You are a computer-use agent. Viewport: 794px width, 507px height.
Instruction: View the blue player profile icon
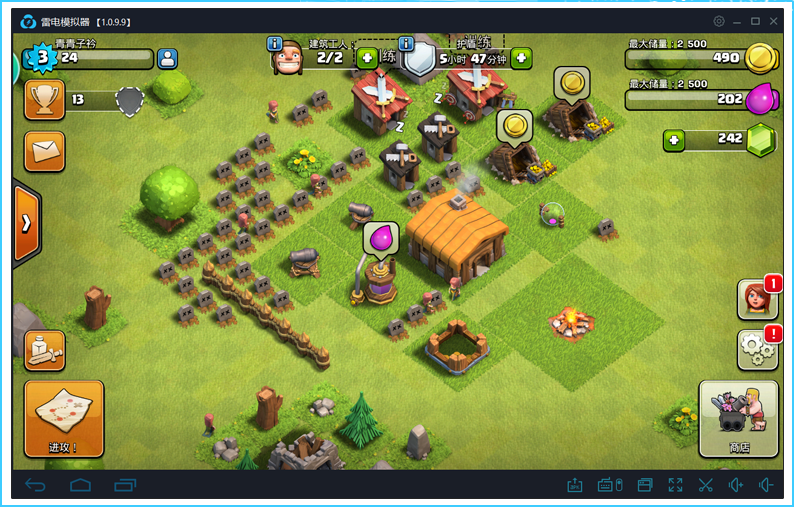167,58
